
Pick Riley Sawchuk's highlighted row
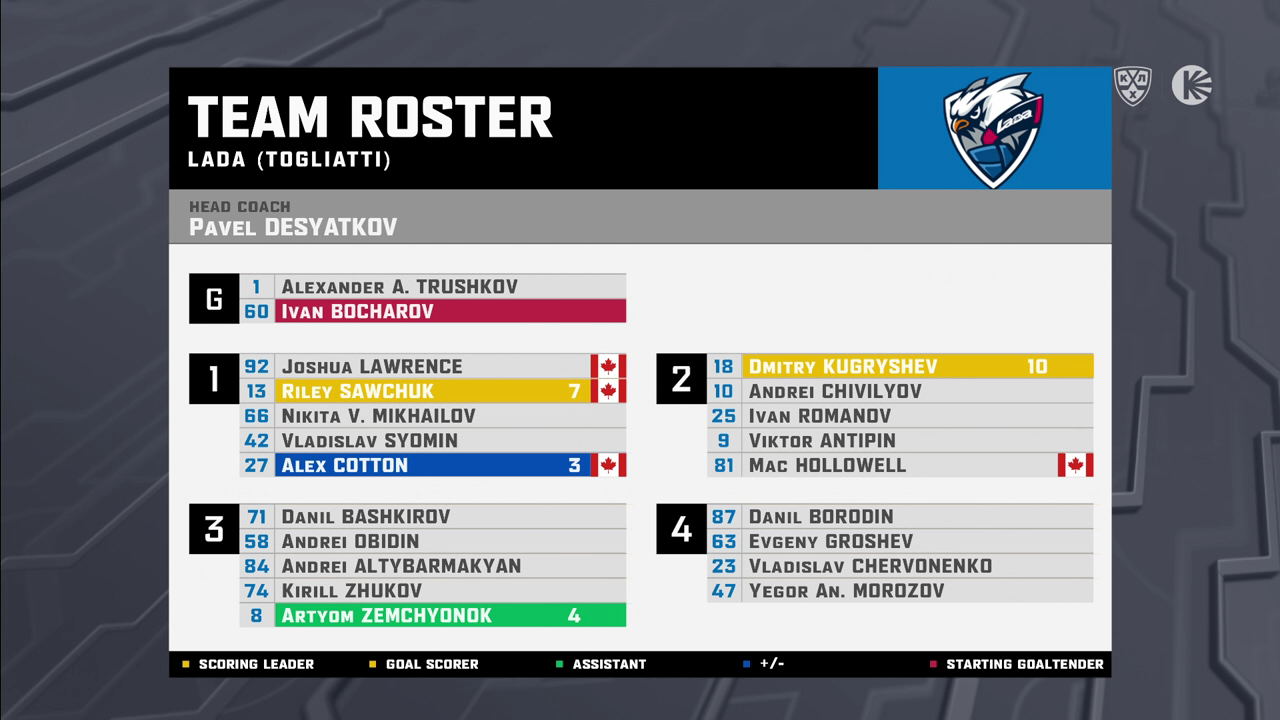(x=432, y=391)
